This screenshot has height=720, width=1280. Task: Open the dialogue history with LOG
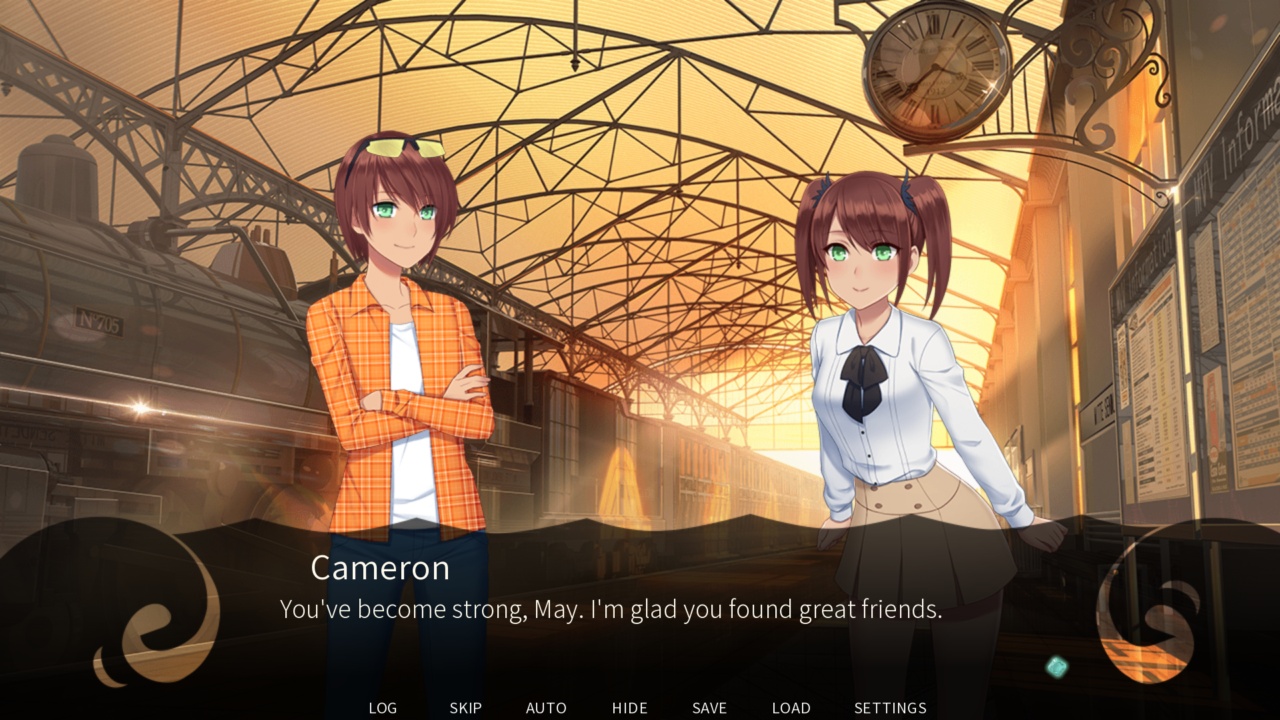click(x=383, y=707)
